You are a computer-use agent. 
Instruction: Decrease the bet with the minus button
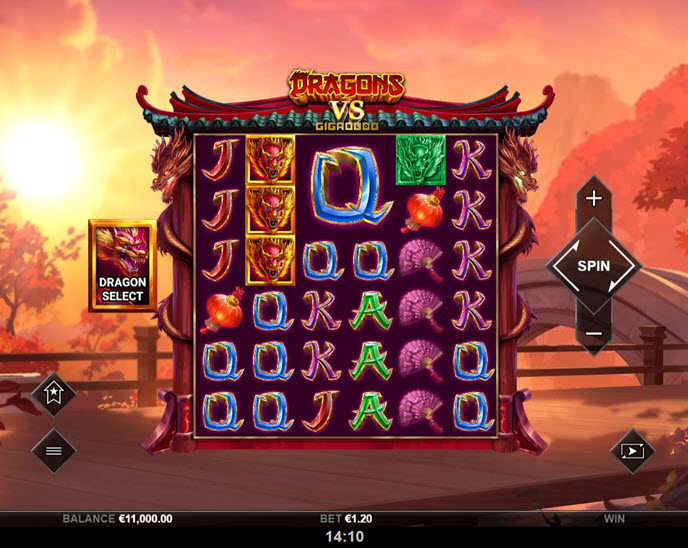coord(593,333)
